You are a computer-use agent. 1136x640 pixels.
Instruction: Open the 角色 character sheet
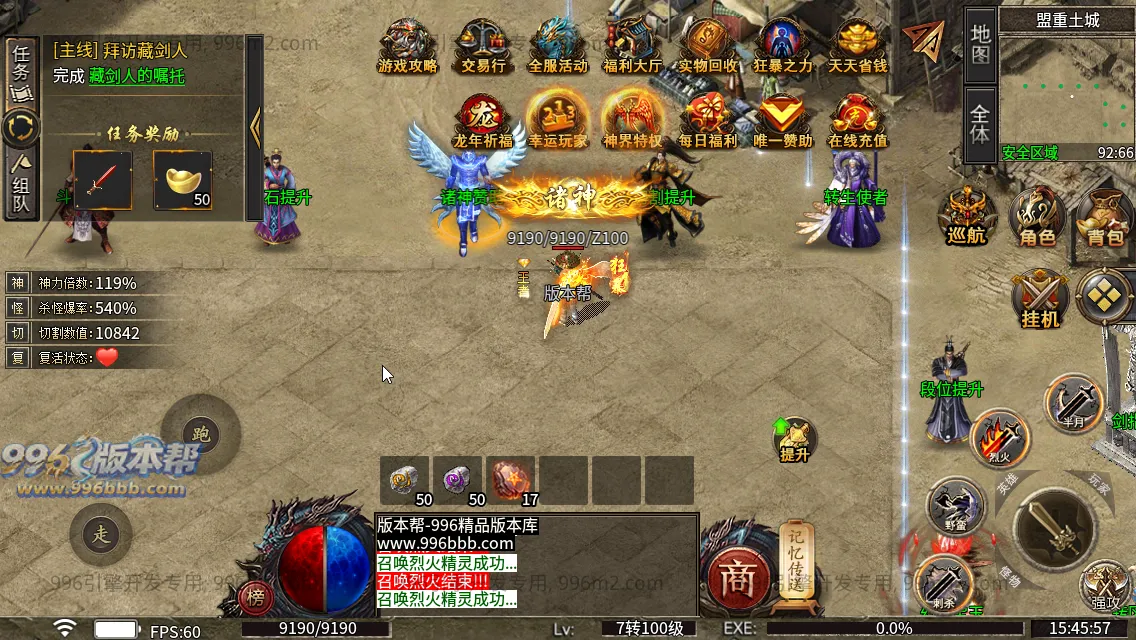point(1036,216)
